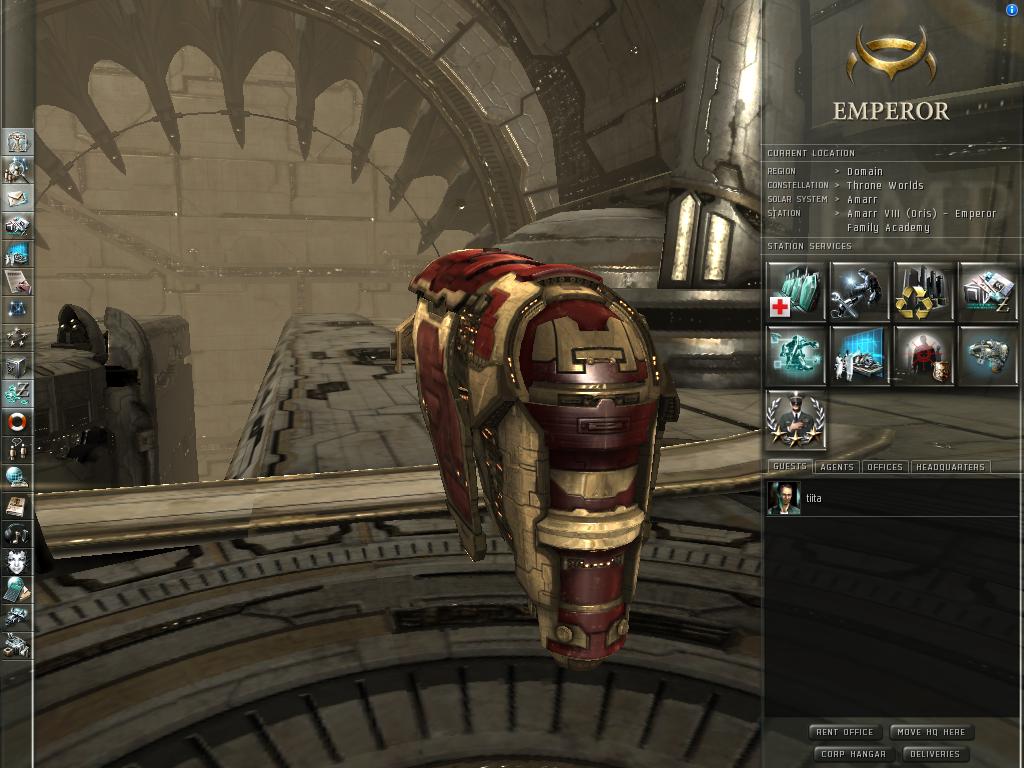Choose Move HQ Here
Viewport: 1024px width, 768px height.
(x=930, y=732)
